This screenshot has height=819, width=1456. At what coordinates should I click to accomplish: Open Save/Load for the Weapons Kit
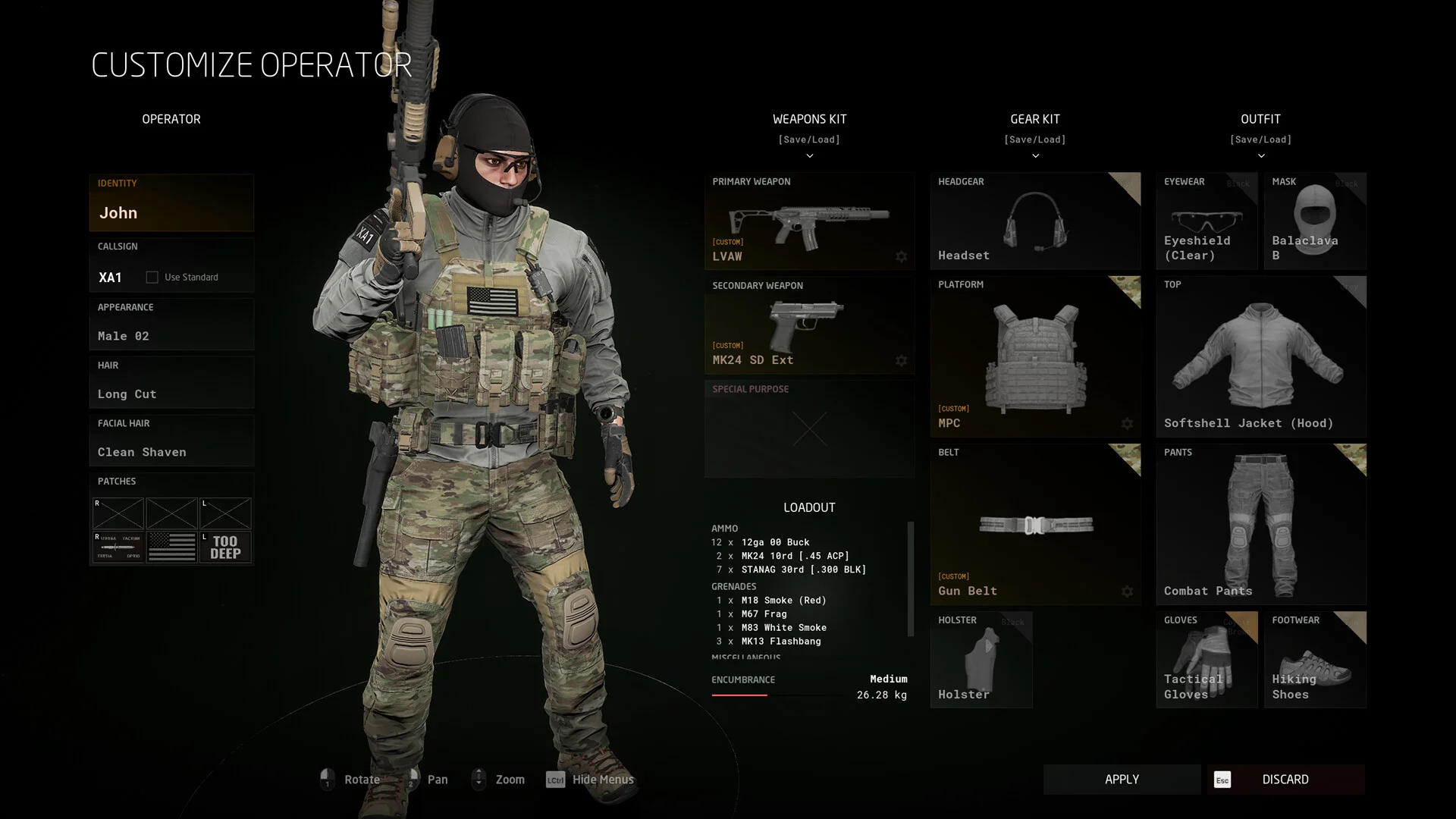(x=809, y=140)
